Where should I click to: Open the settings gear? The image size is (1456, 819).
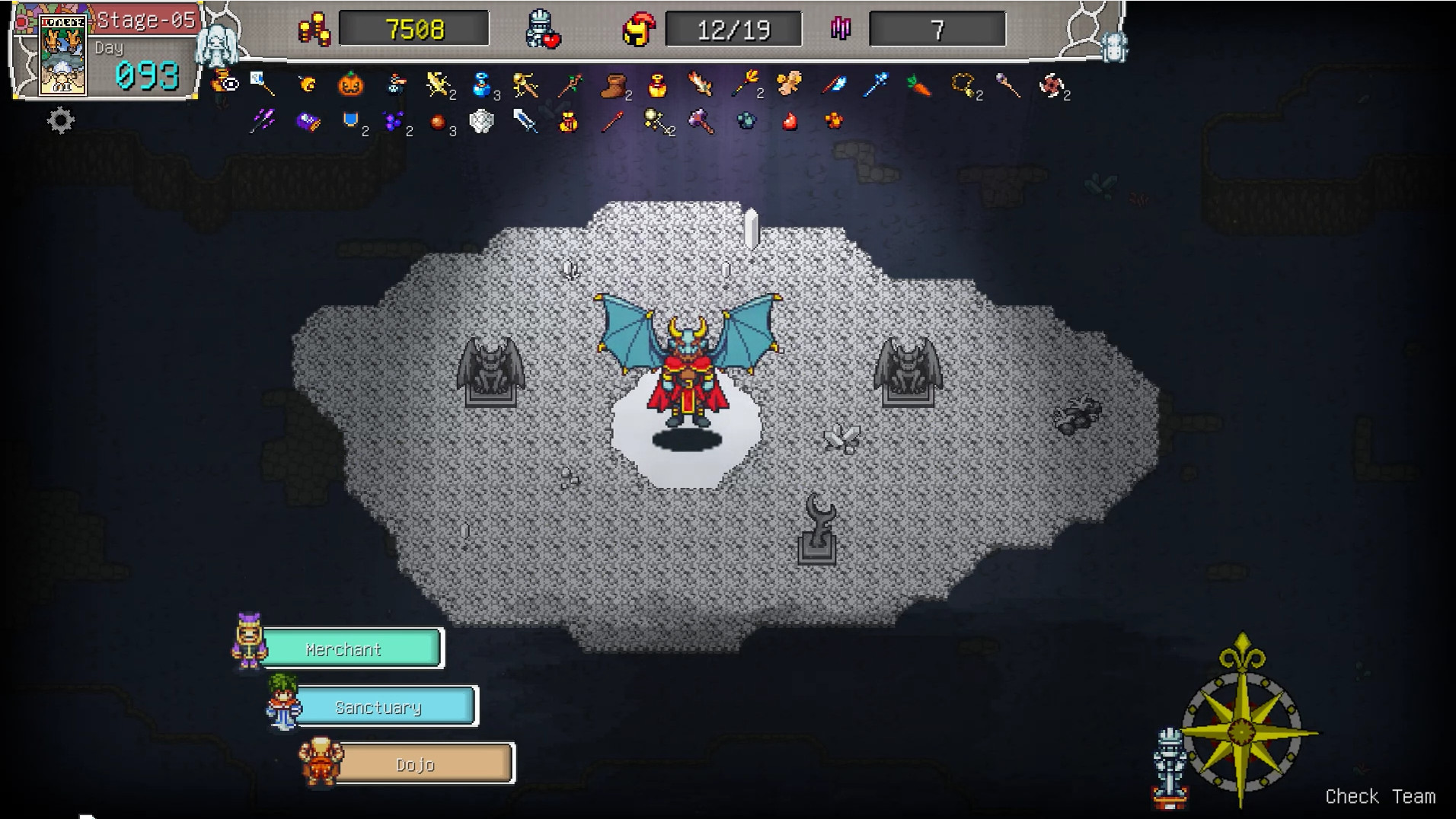(61, 120)
